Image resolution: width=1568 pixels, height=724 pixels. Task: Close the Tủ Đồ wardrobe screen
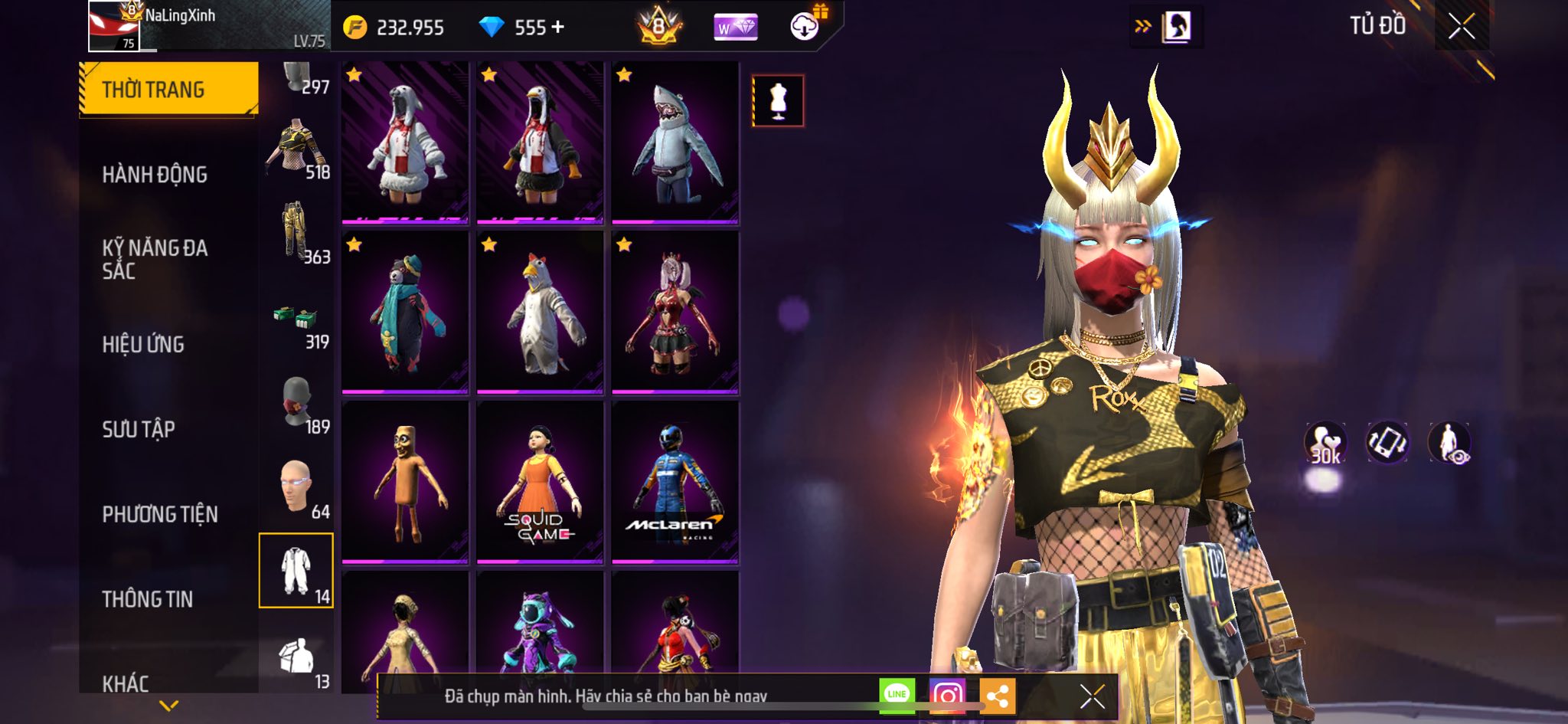tap(1461, 27)
